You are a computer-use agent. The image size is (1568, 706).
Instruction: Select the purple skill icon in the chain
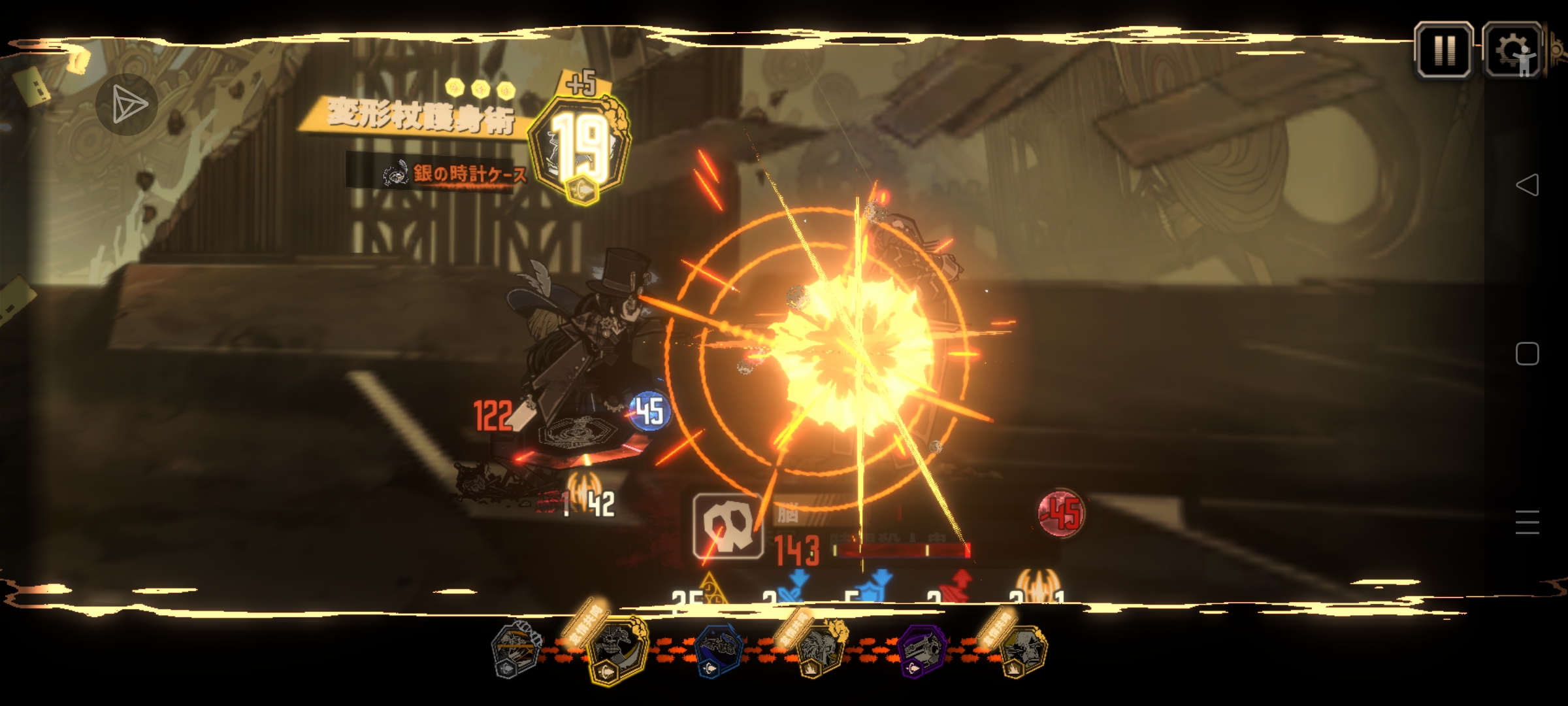[x=922, y=650]
